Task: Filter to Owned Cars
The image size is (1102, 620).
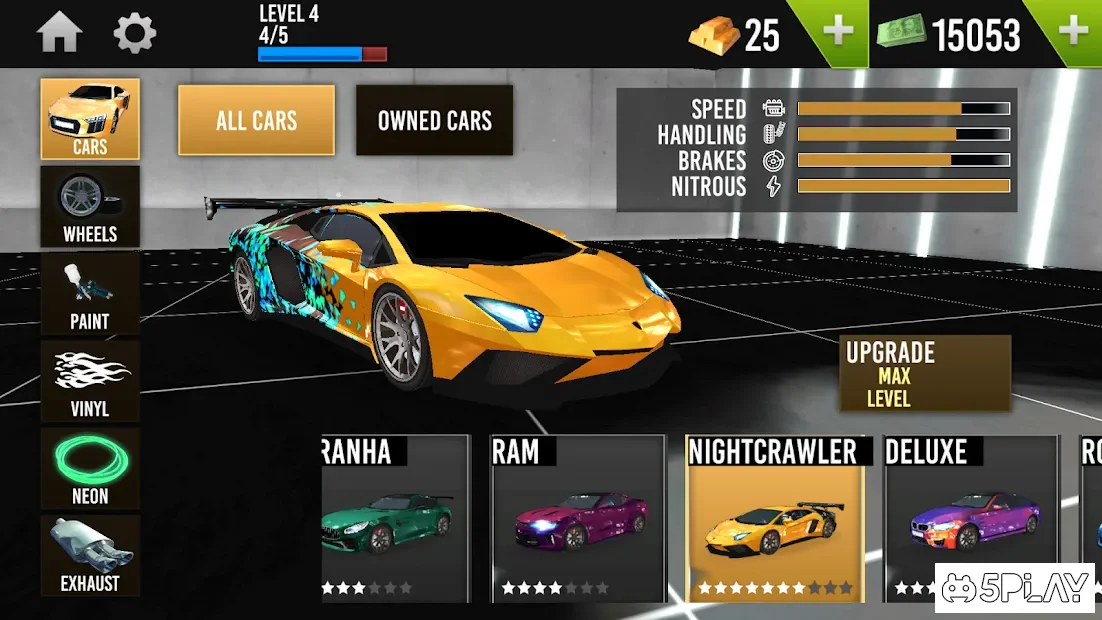Action: click(x=434, y=120)
